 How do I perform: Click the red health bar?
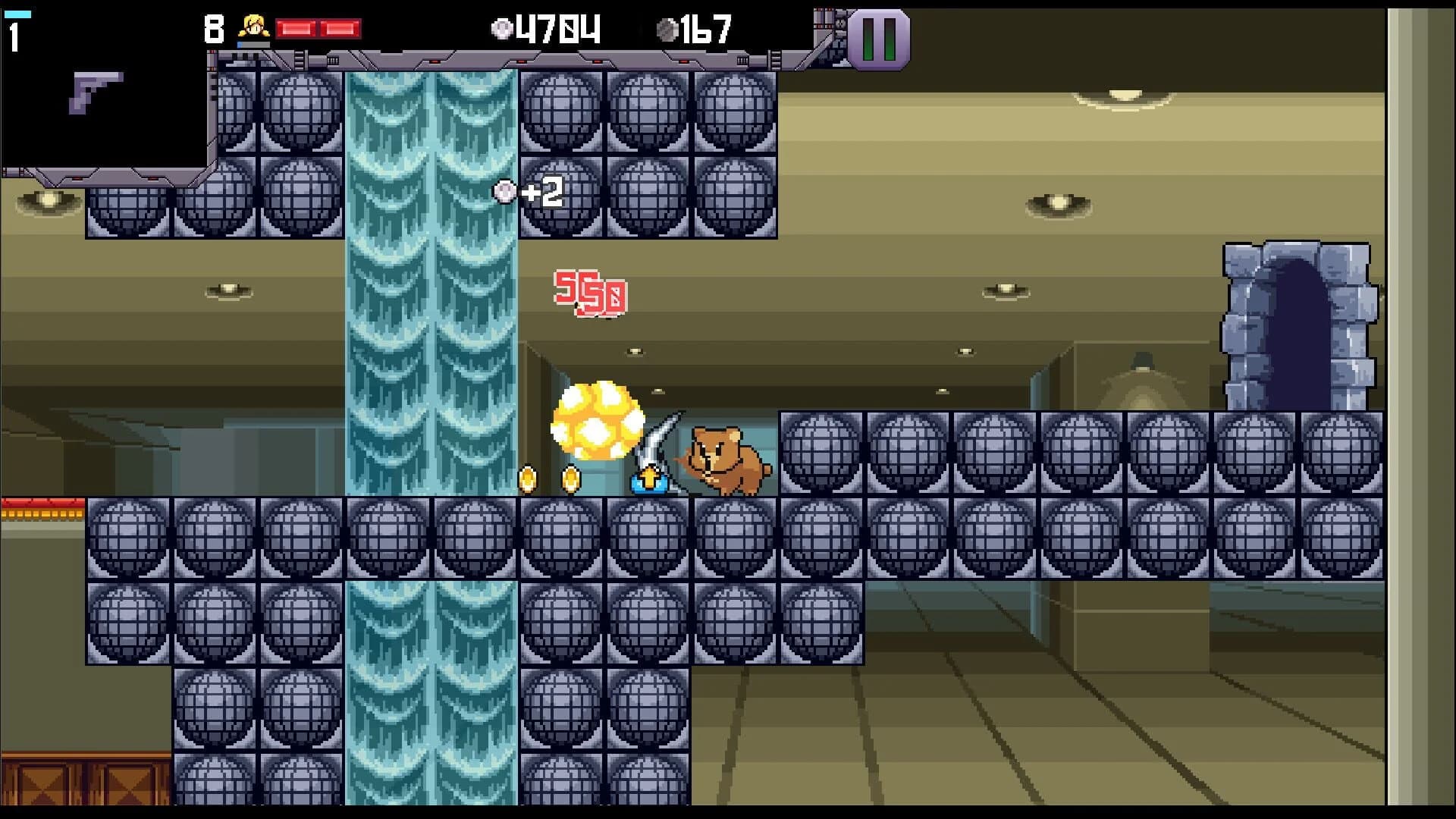318,27
